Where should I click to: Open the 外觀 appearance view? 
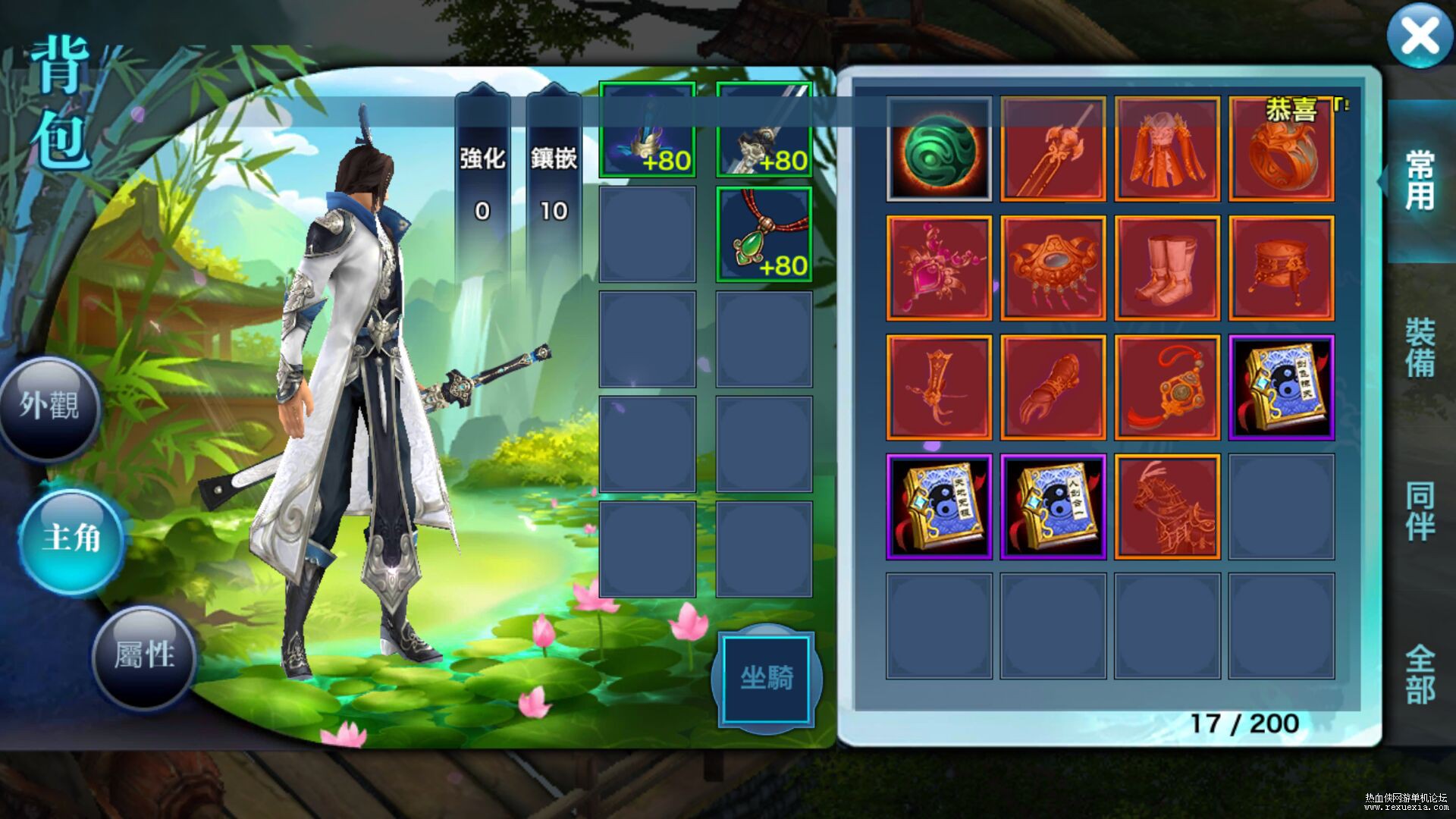50,407
